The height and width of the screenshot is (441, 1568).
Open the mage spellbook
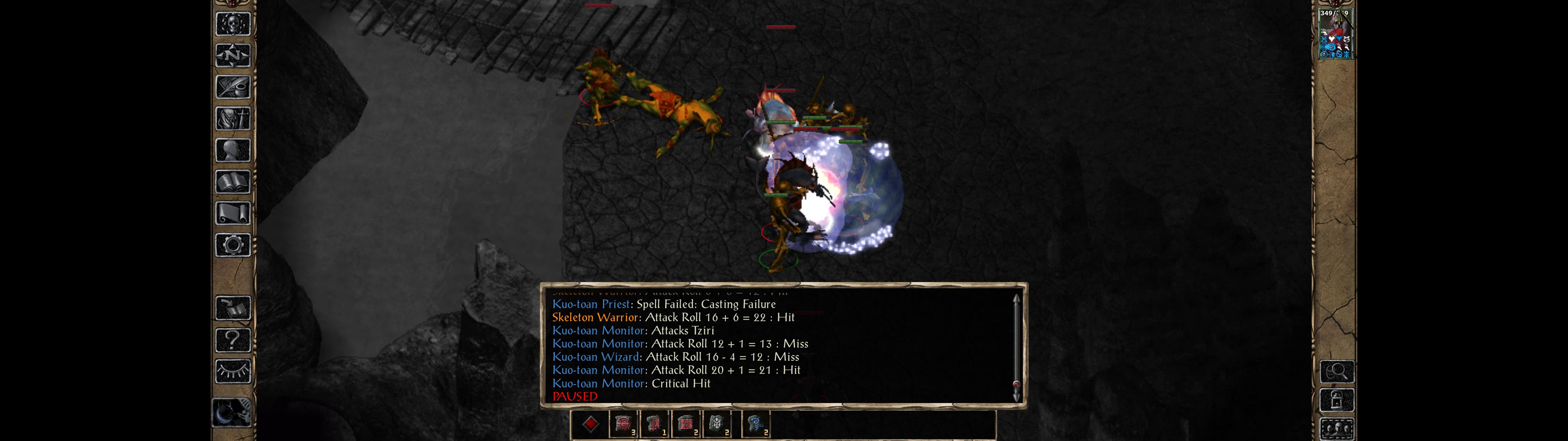click(232, 182)
